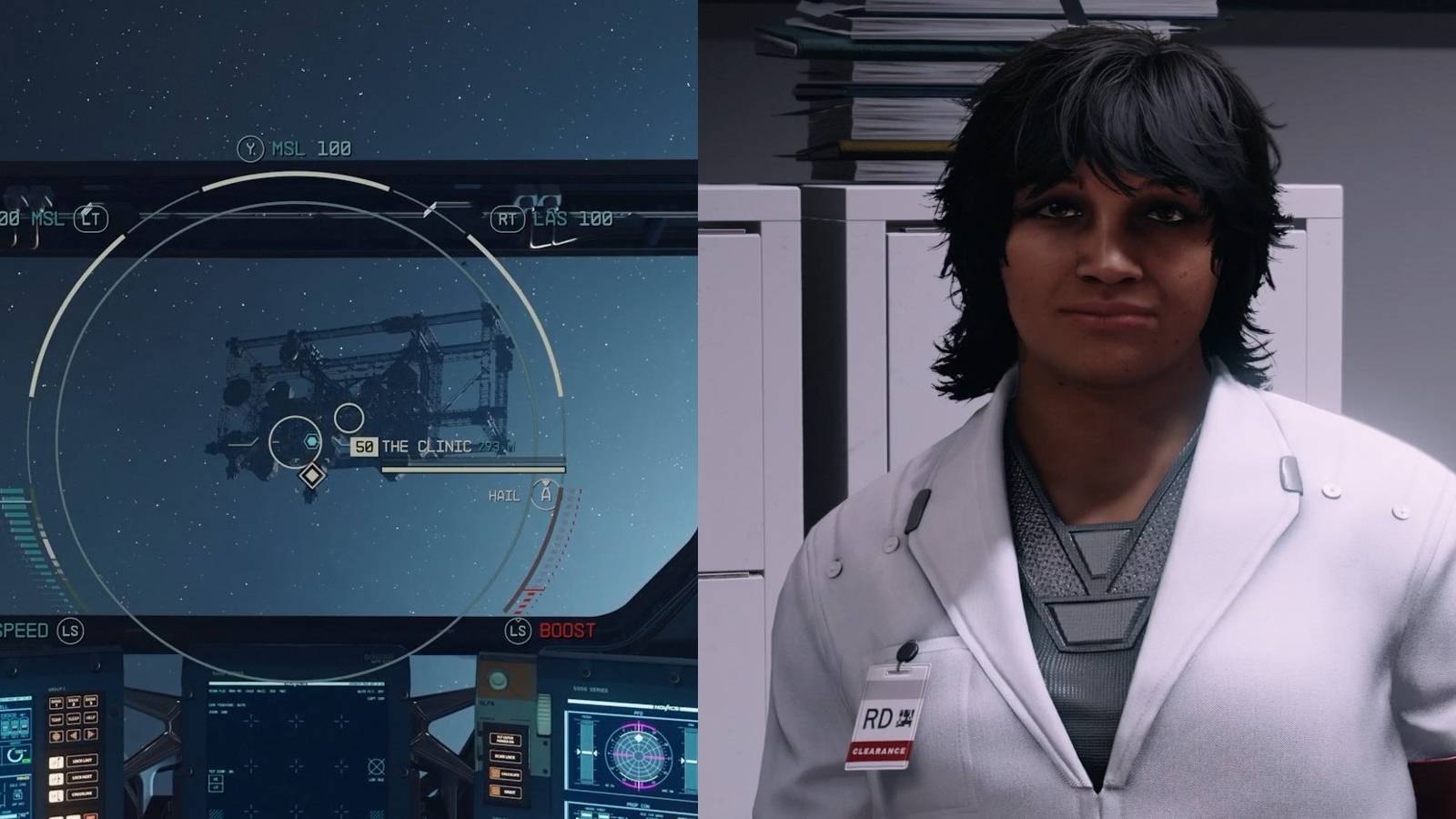The width and height of the screenshot is (1456, 819).
Task: Enable SCAN LOCK on the right console
Action: (505, 757)
